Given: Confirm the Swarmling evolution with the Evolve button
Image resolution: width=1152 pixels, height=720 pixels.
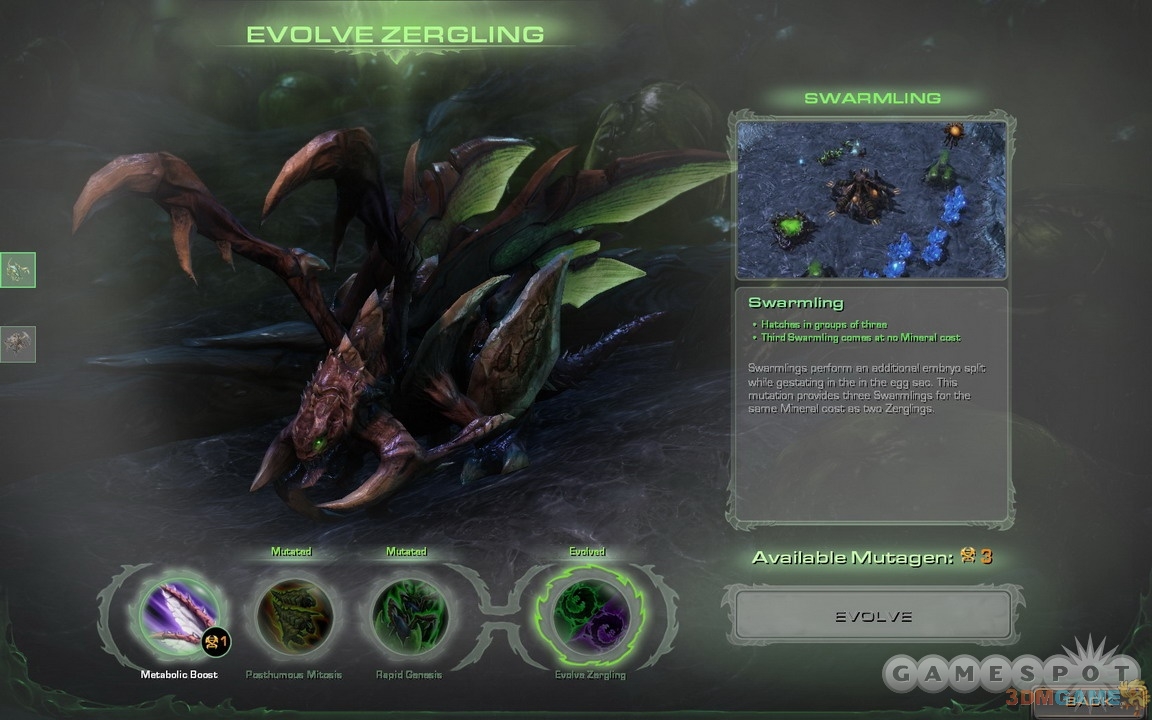Looking at the screenshot, I should [873, 616].
